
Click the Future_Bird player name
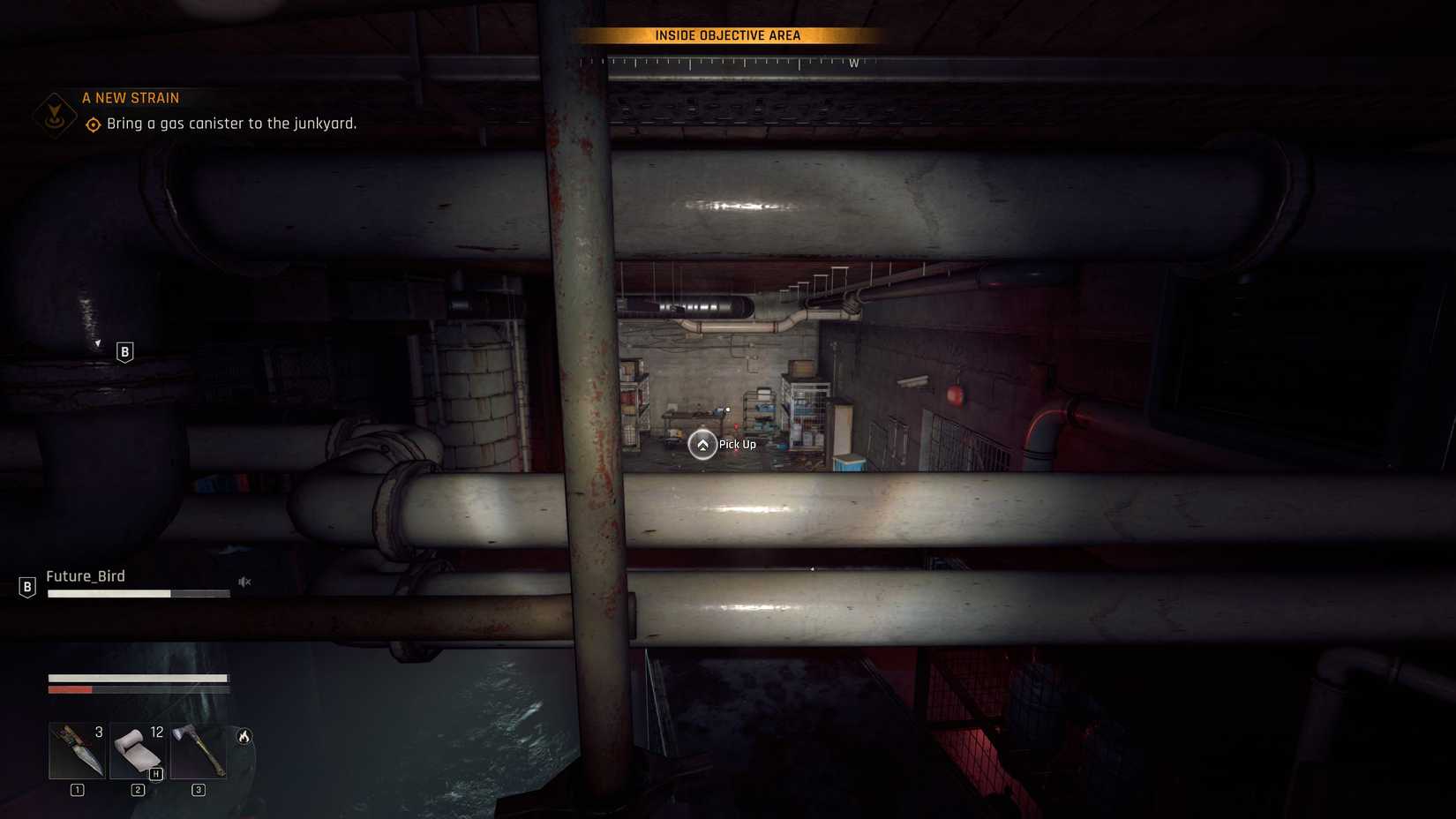click(85, 575)
